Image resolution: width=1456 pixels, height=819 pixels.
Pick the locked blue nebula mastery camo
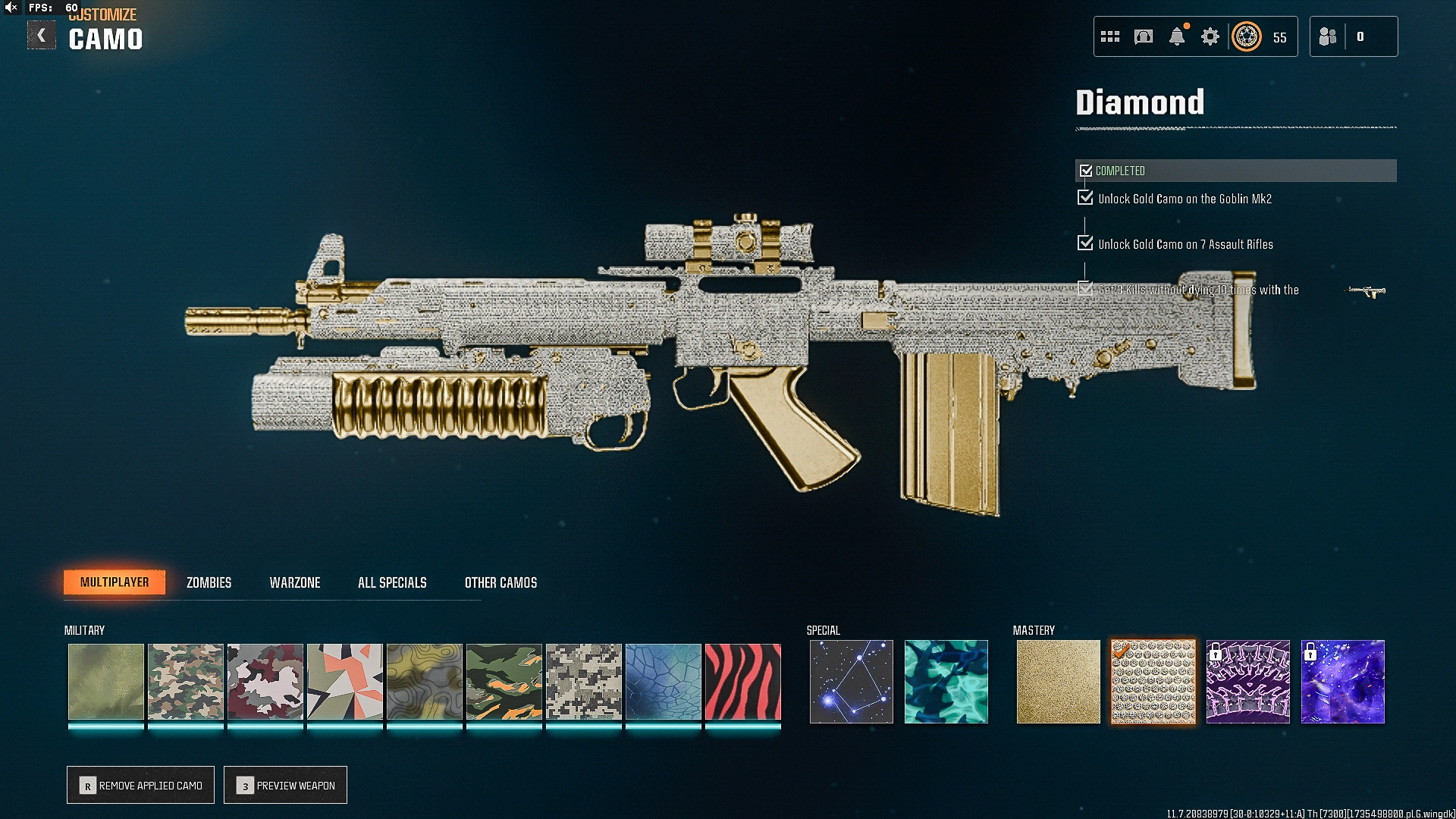click(1342, 681)
